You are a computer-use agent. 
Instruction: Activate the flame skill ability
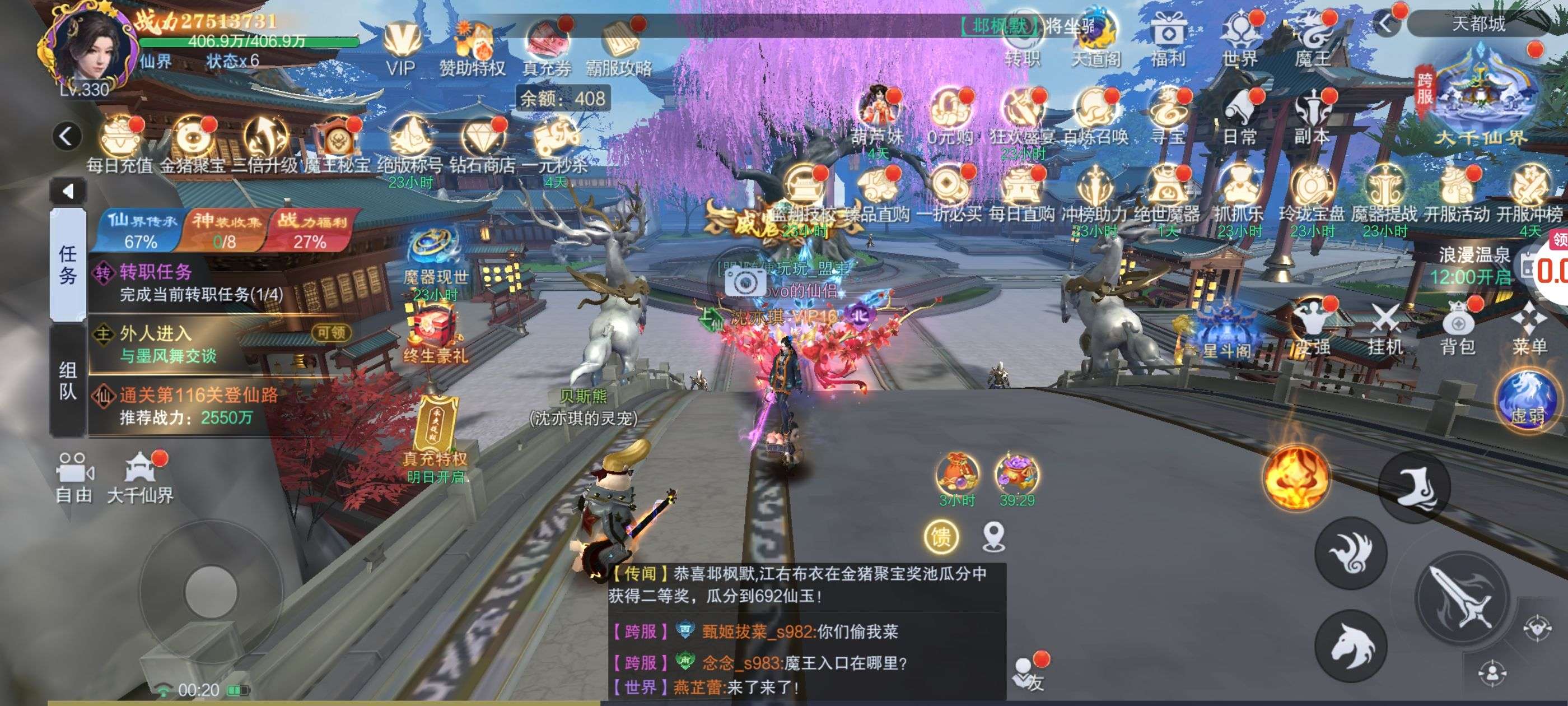pyautogui.click(x=1296, y=477)
